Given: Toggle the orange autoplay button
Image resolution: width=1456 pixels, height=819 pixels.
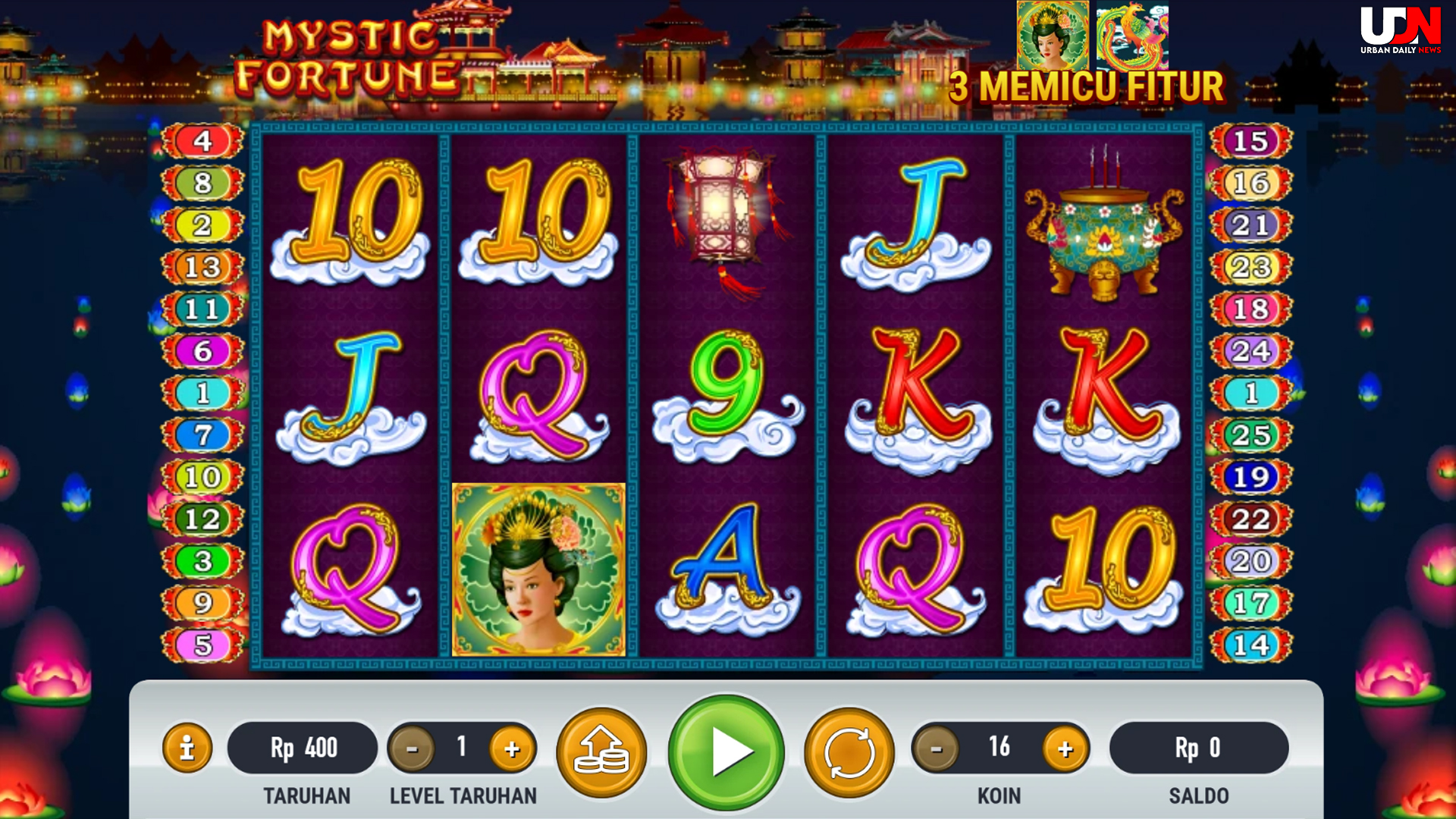Looking at the screenshot, I should 849,752.
